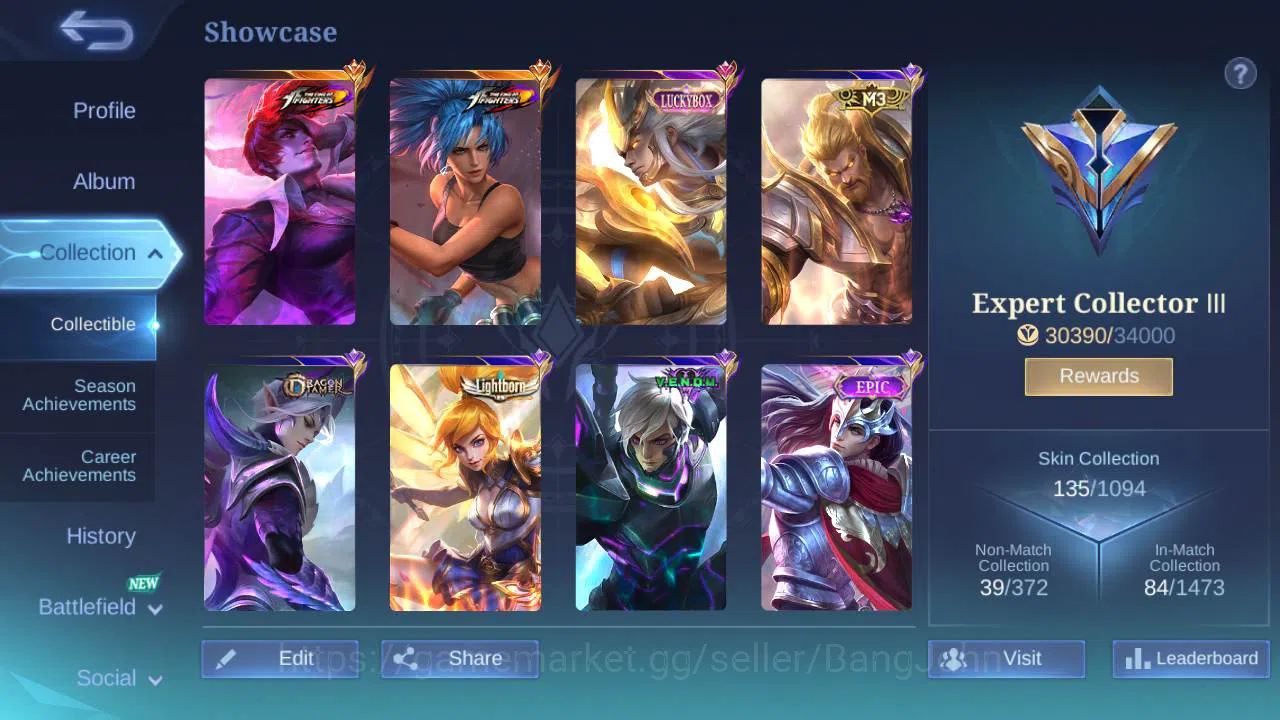
Task: Select the Lightborn skin thumbnail
Action: point(465,488)
